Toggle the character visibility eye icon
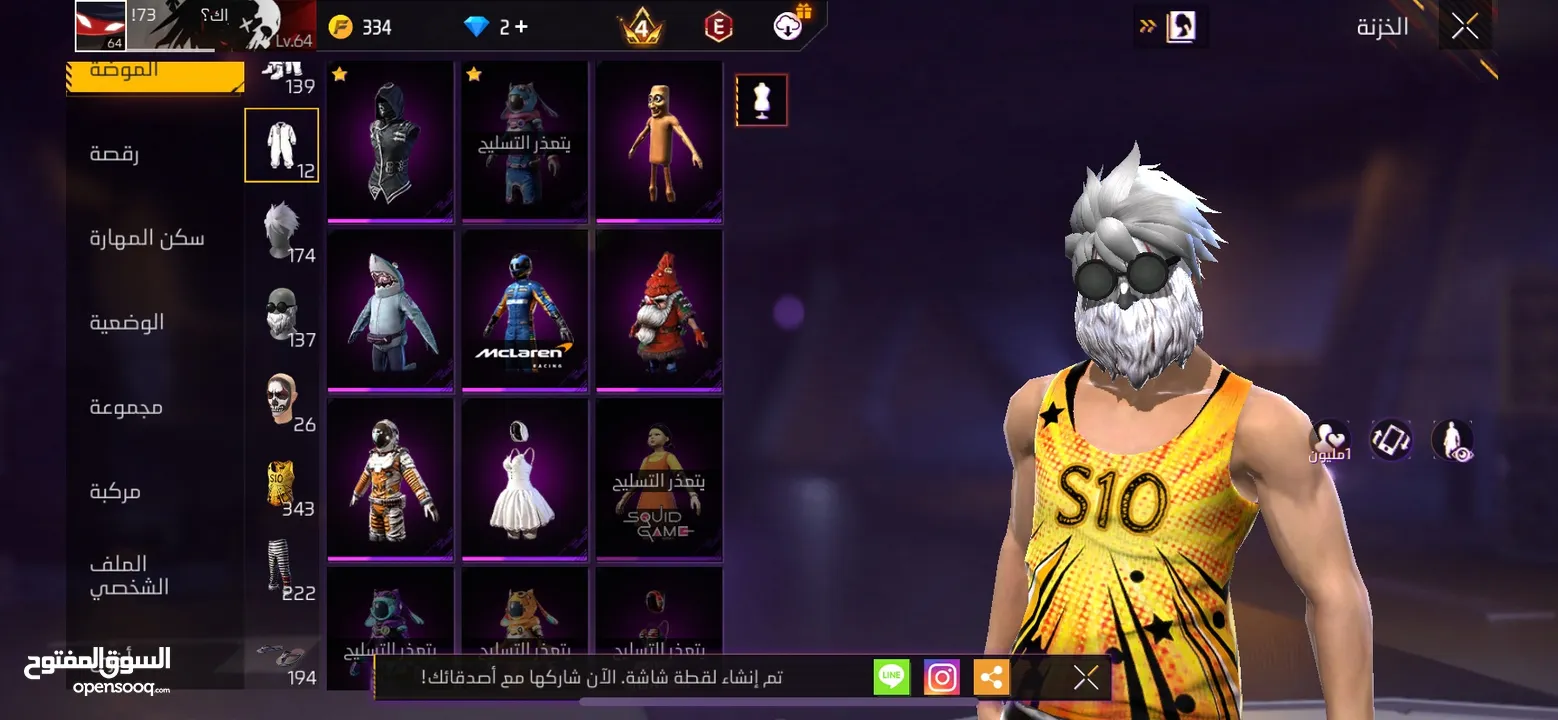 coord(1451,440)
